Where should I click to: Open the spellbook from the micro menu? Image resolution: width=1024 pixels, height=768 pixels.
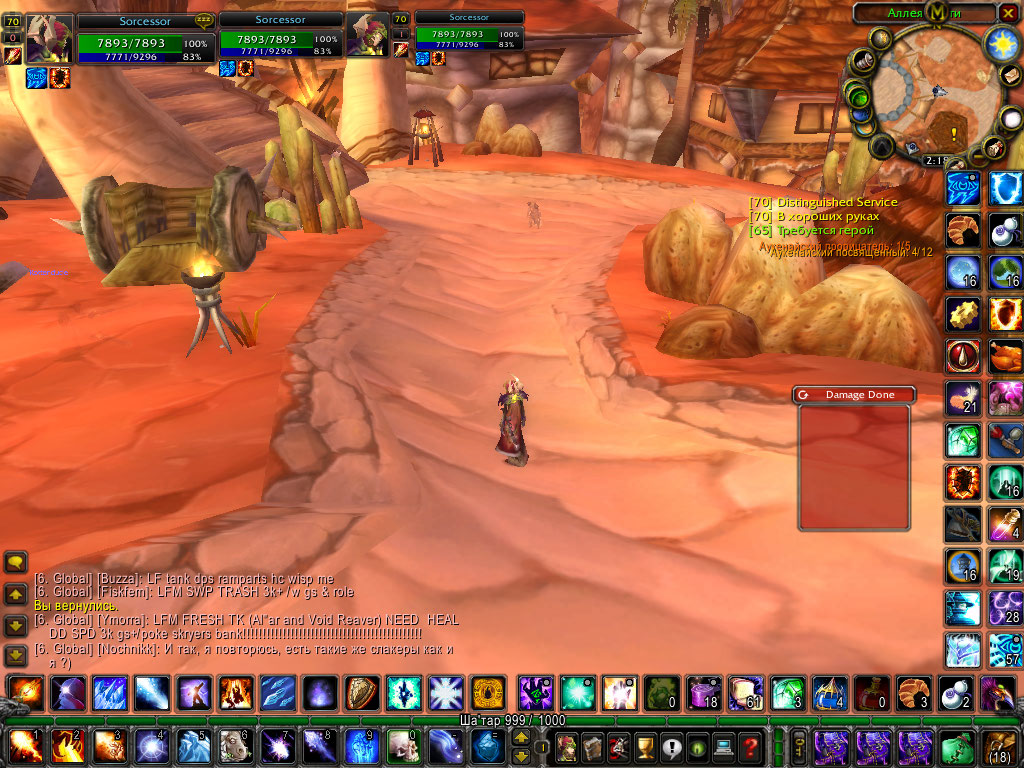[x=595, y=746]
